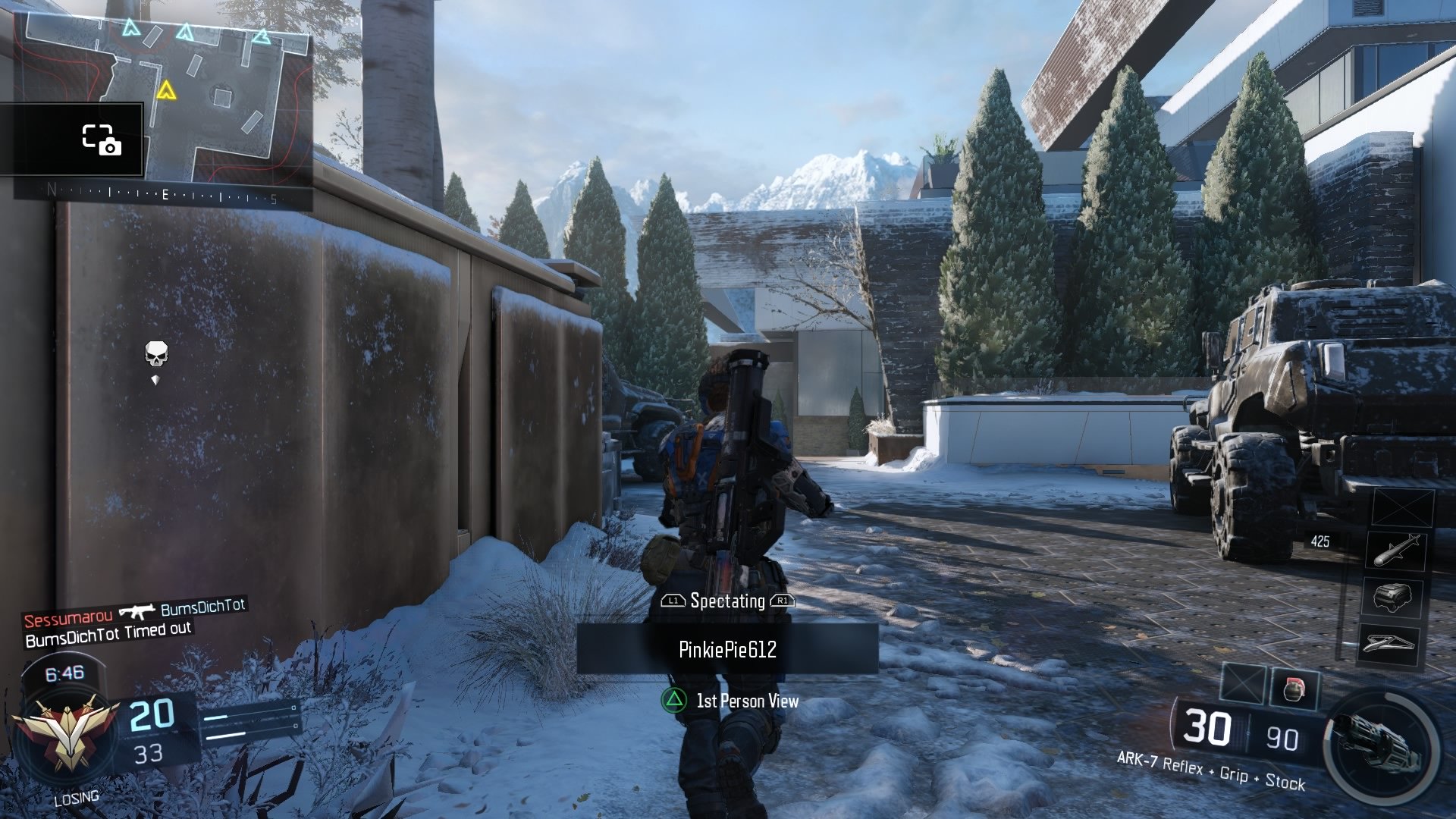Switch to 1st Person View
Viewport: 1456px width, 819px height.
click(x=730, y=701)
